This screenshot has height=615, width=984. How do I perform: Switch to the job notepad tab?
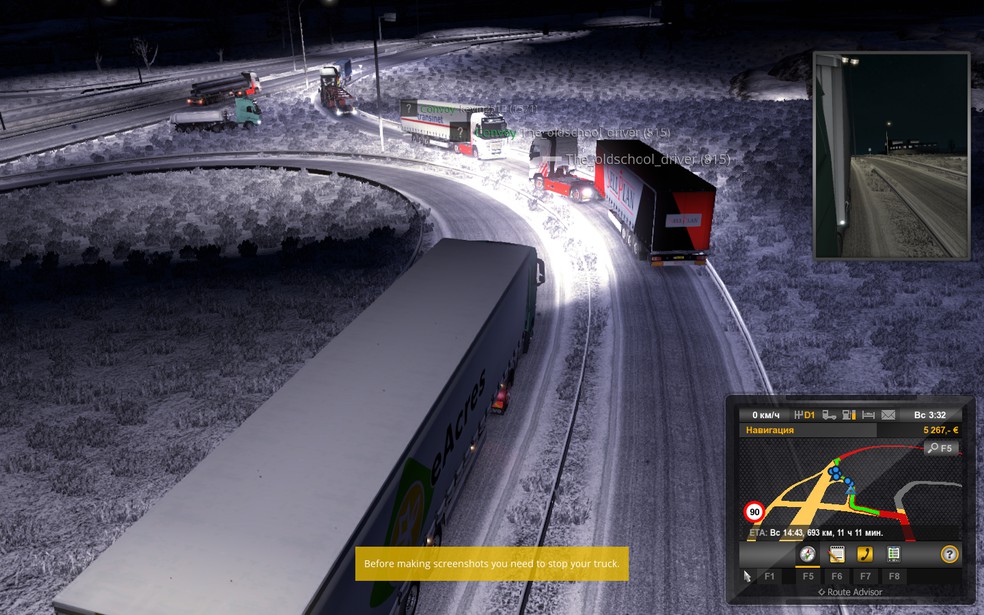[x=837, y=554]
